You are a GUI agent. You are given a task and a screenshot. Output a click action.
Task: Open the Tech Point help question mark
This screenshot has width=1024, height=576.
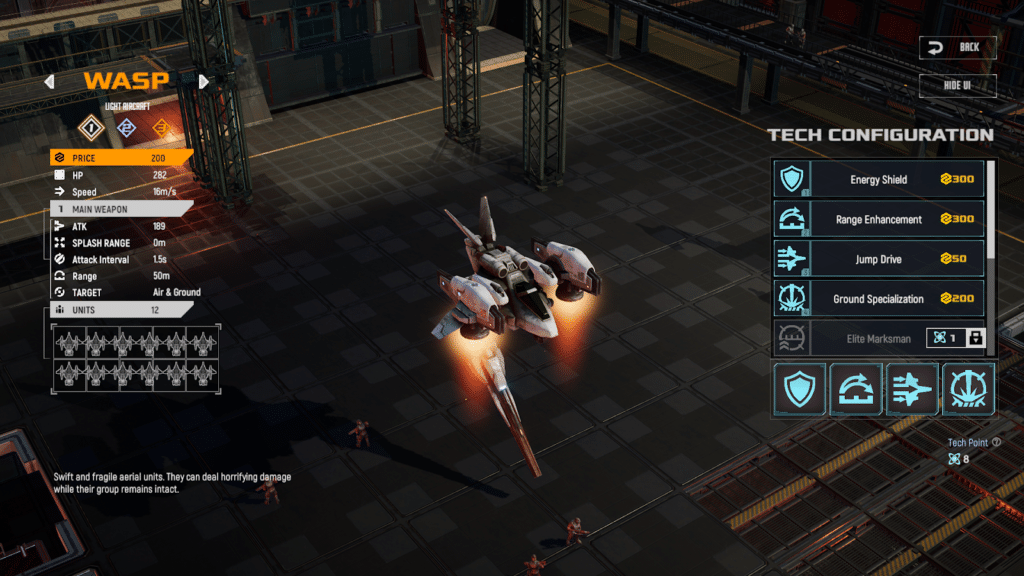pyautogui.click(x=996, y=442)
